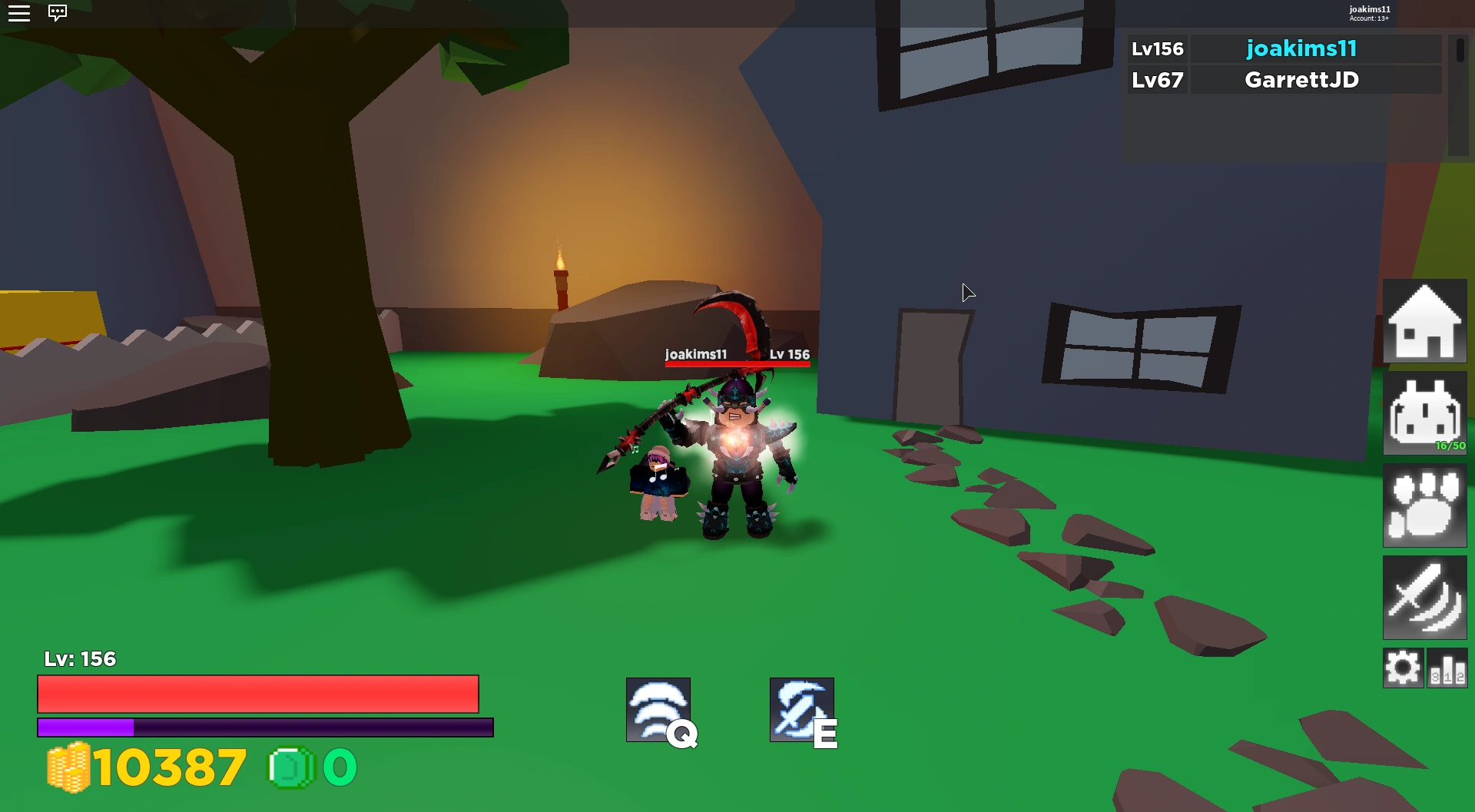Disable the auto-attack combat toggle
This screenshot has width=1475, height=812.
1425,598
